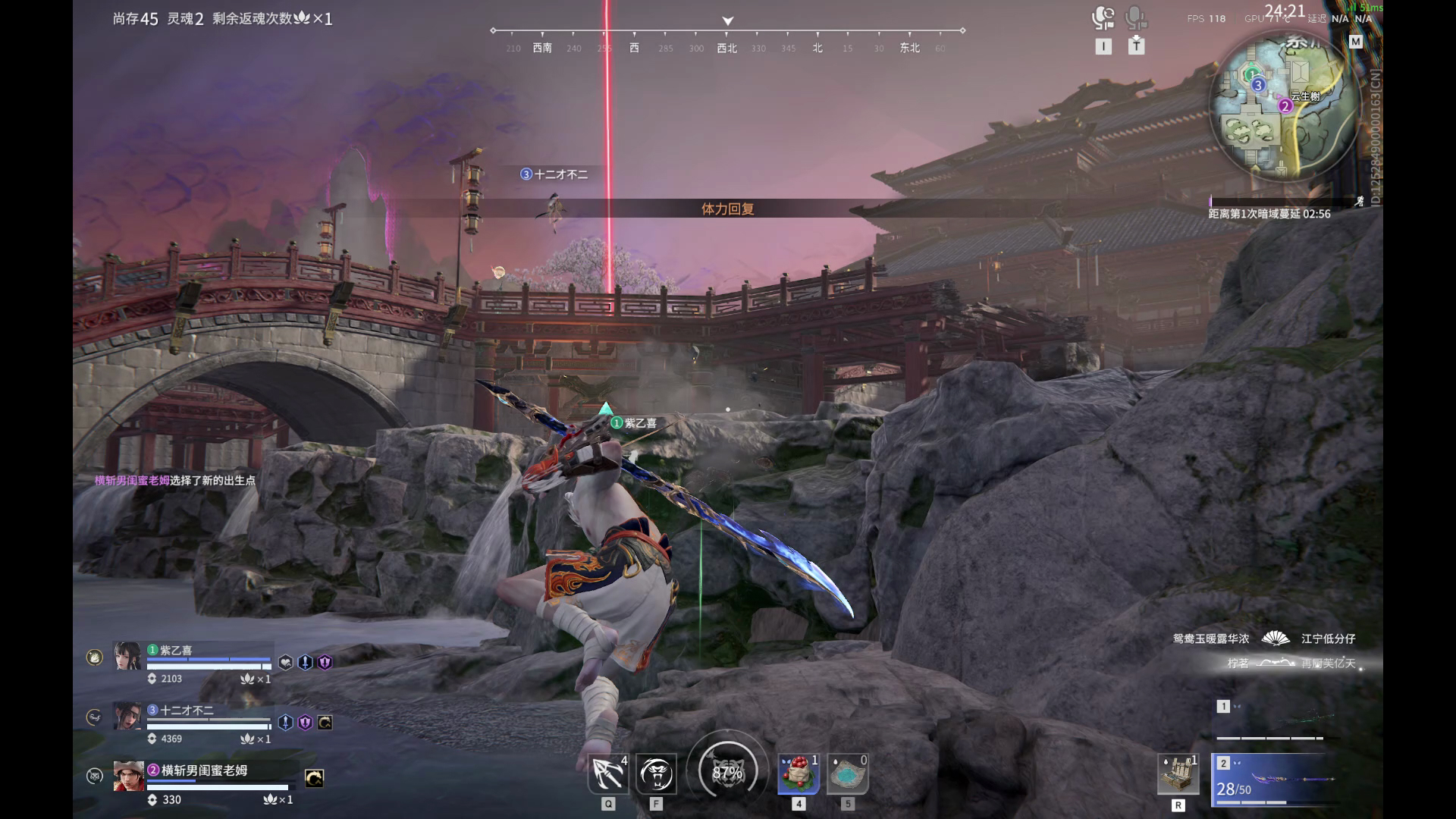Click teammate 紫乙喜's portrait
1456x819 pixels.
point(127,657)
